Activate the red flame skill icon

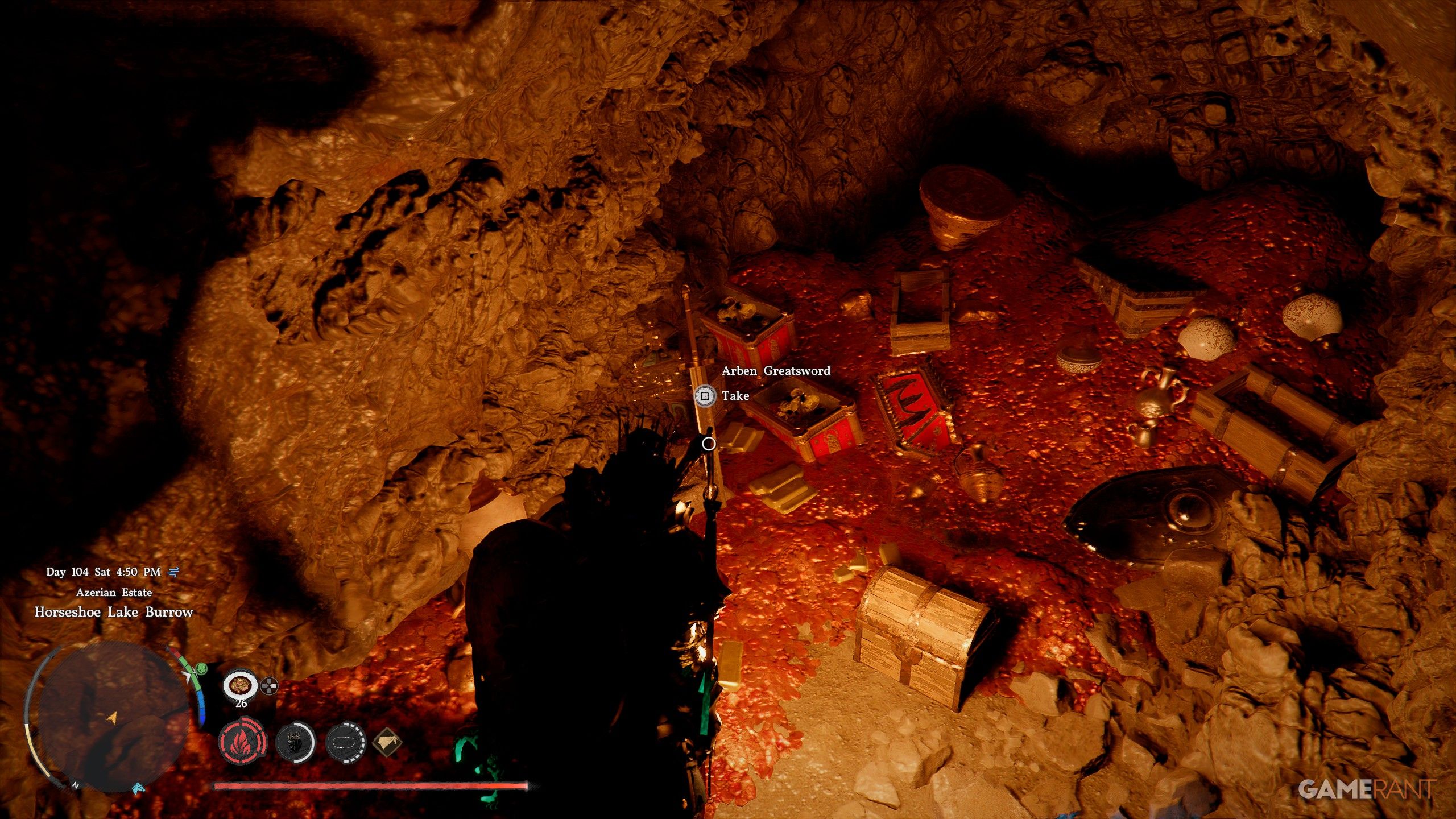pos(242,742)
